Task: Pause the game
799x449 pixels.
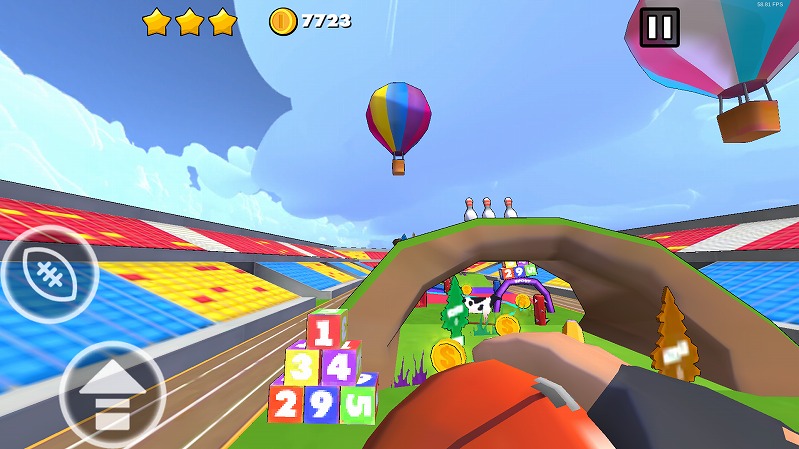Action: tap(659, 27)
